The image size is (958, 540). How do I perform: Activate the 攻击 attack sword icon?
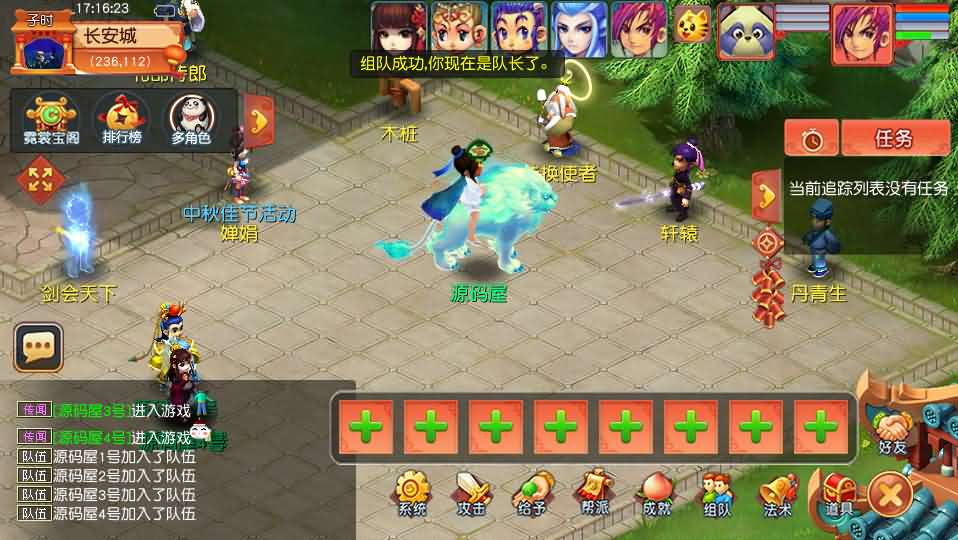471,492
